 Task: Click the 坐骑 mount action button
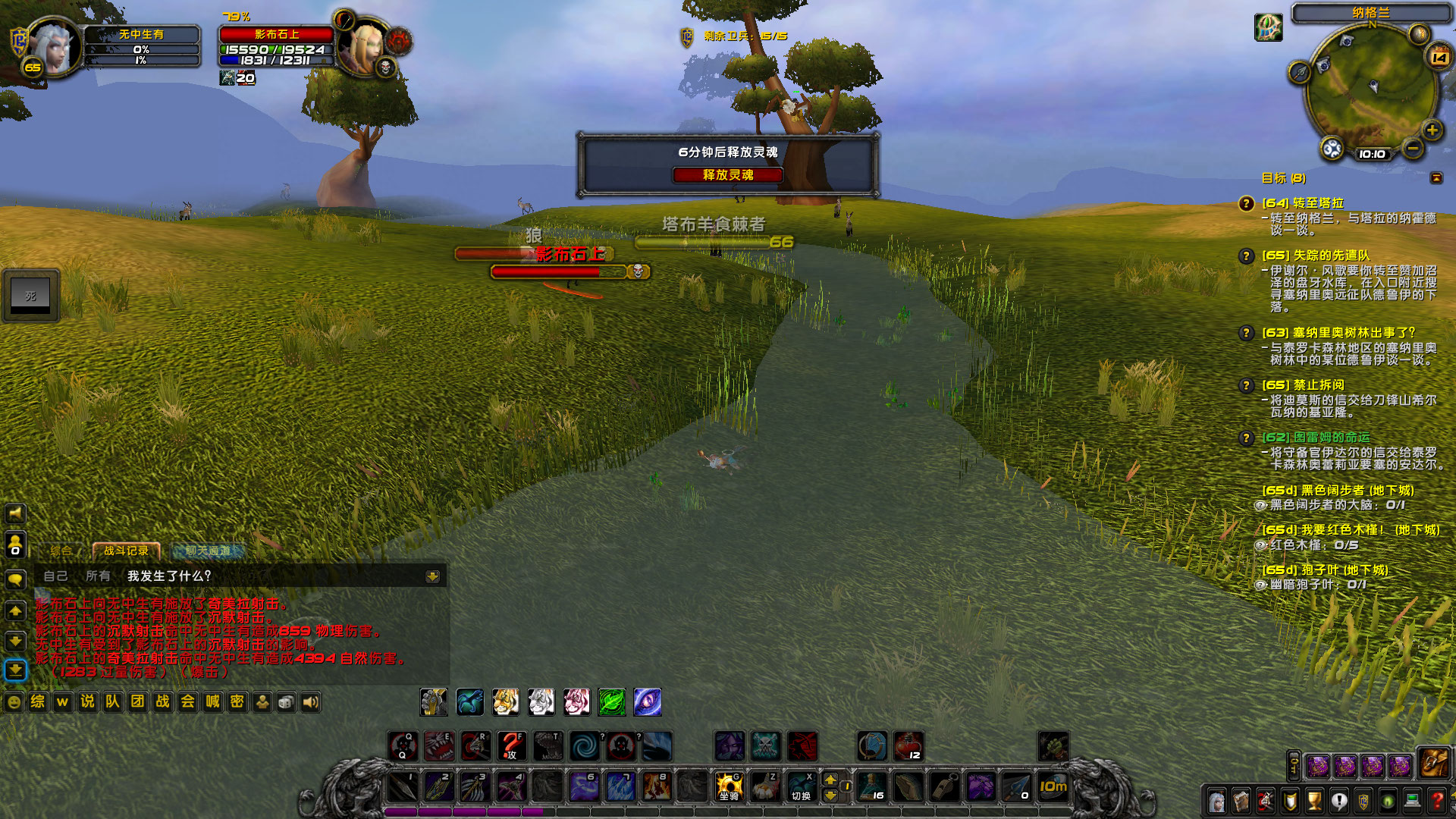728,786
